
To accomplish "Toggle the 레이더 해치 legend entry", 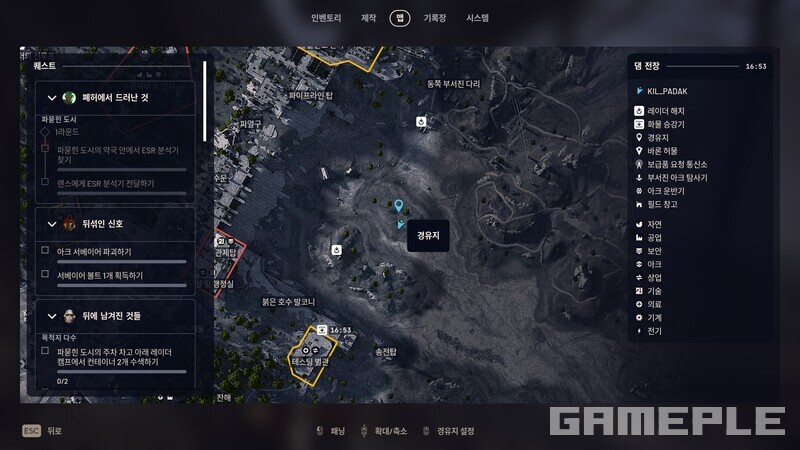I will pos(665,111).
